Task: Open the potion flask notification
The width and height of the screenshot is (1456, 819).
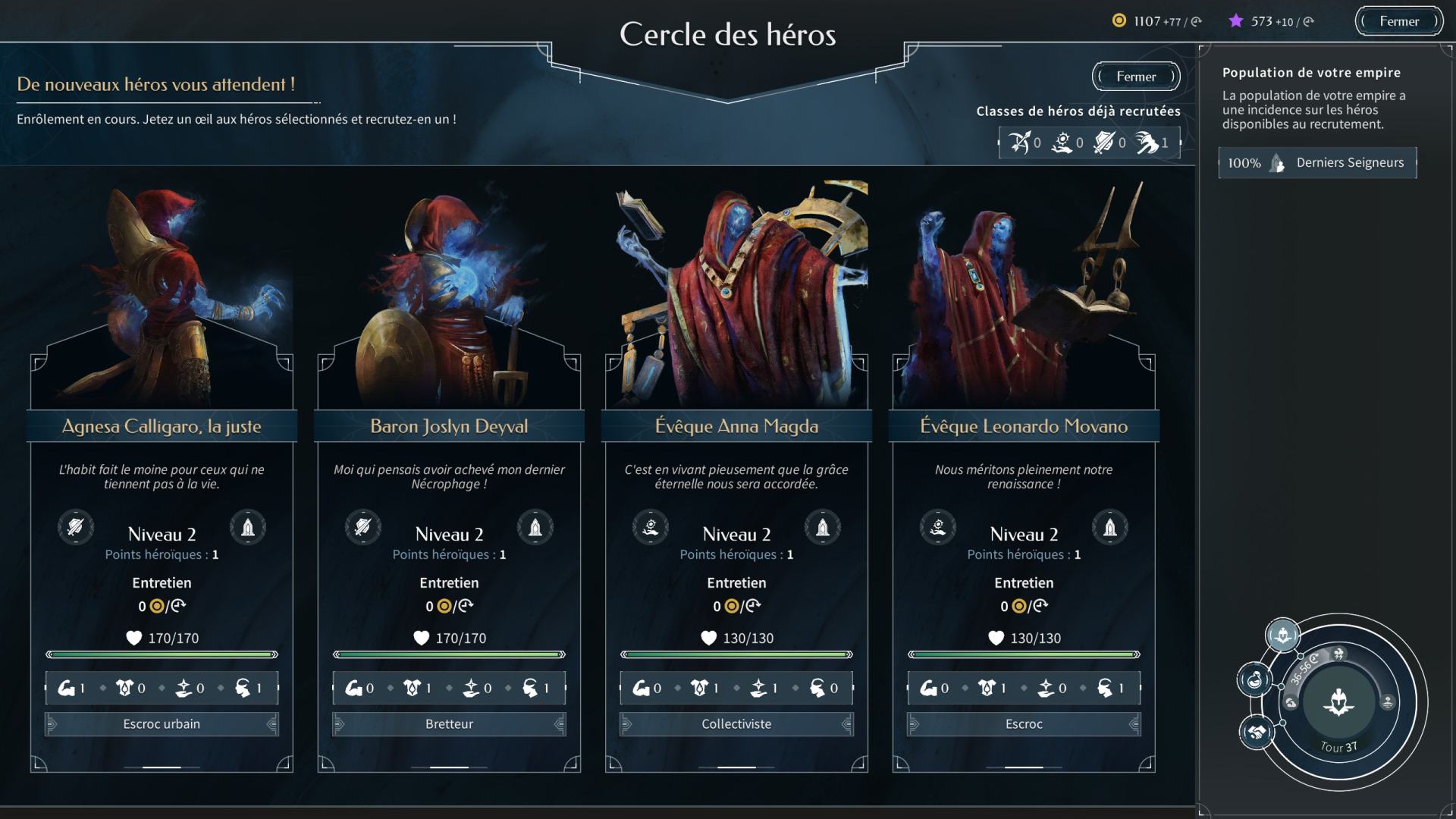Action: coord(1255,679)
